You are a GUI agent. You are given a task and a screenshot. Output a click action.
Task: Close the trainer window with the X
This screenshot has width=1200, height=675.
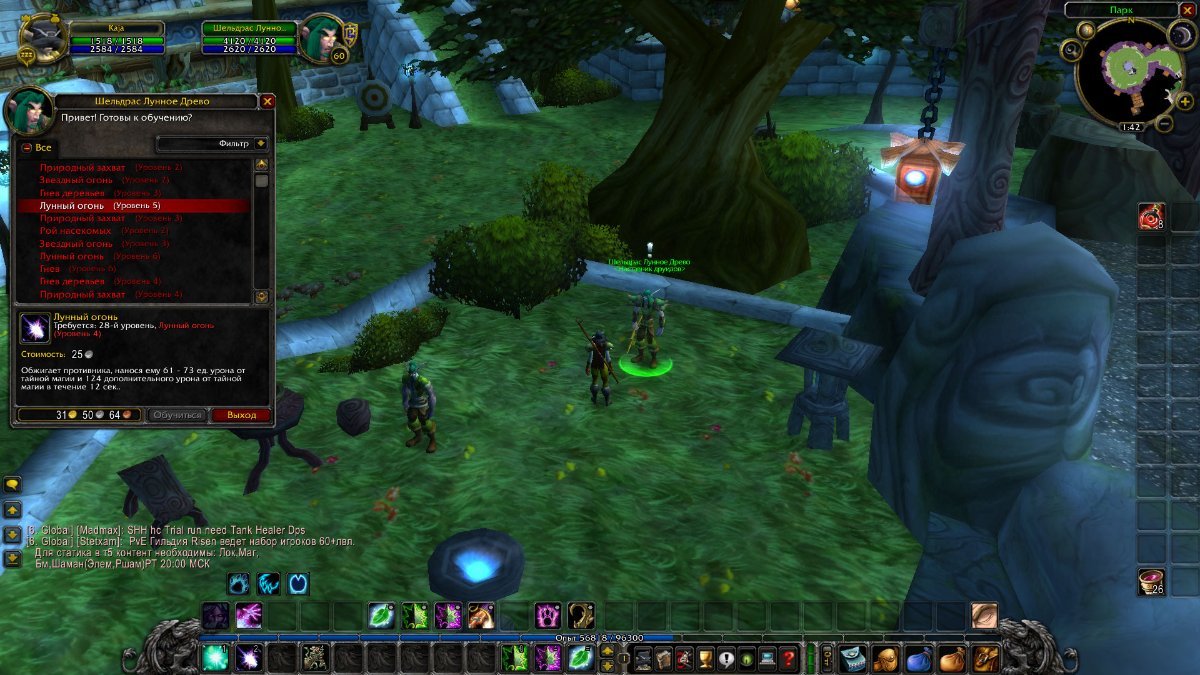pos(267,101)
